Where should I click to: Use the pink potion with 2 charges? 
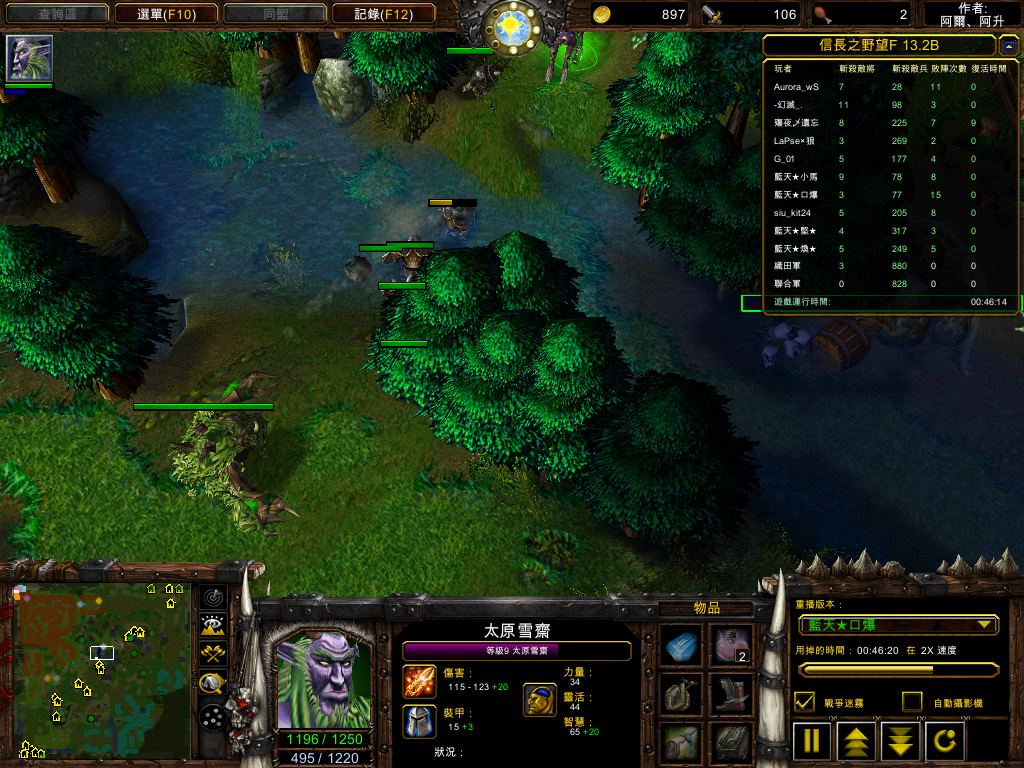tap(733, 646)
